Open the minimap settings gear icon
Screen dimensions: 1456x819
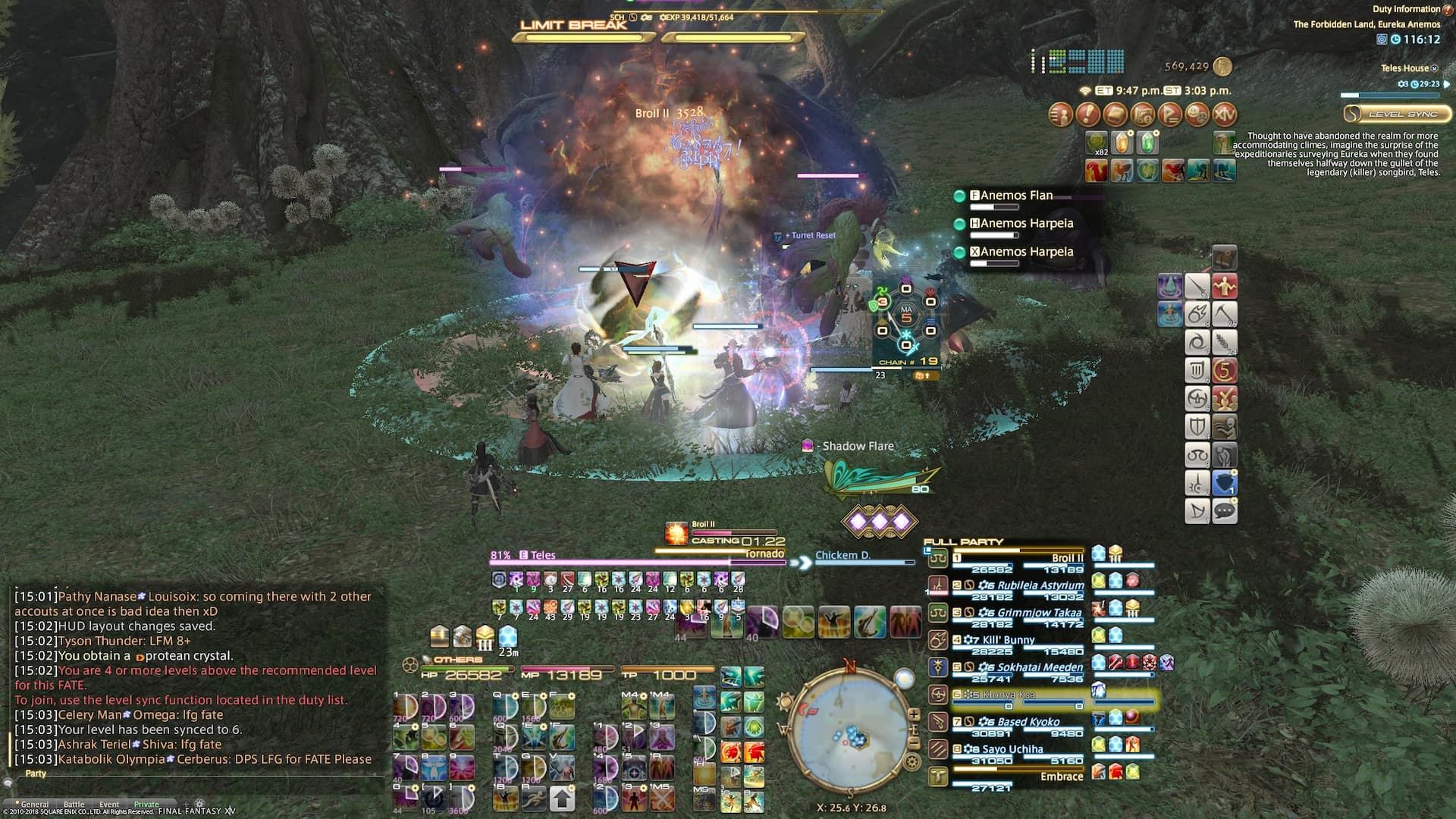(x=911, y=762)
